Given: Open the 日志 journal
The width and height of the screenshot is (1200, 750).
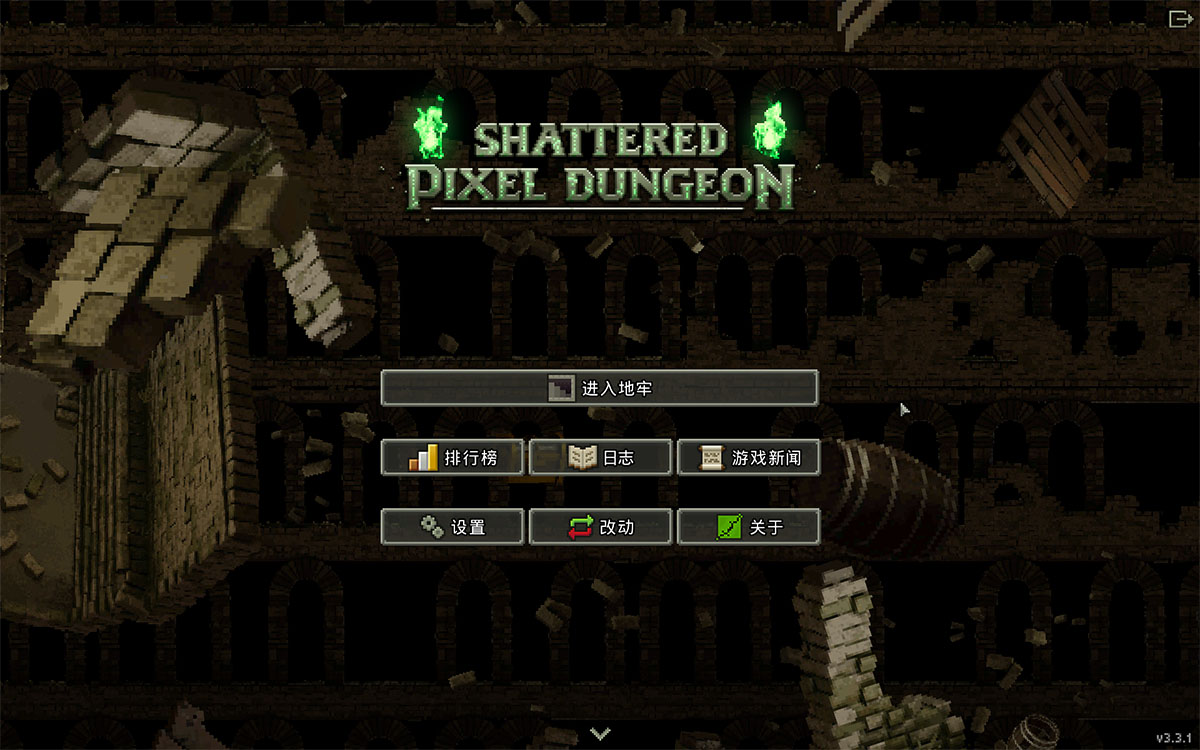Looking at the screenshot, I should point(600,458).
